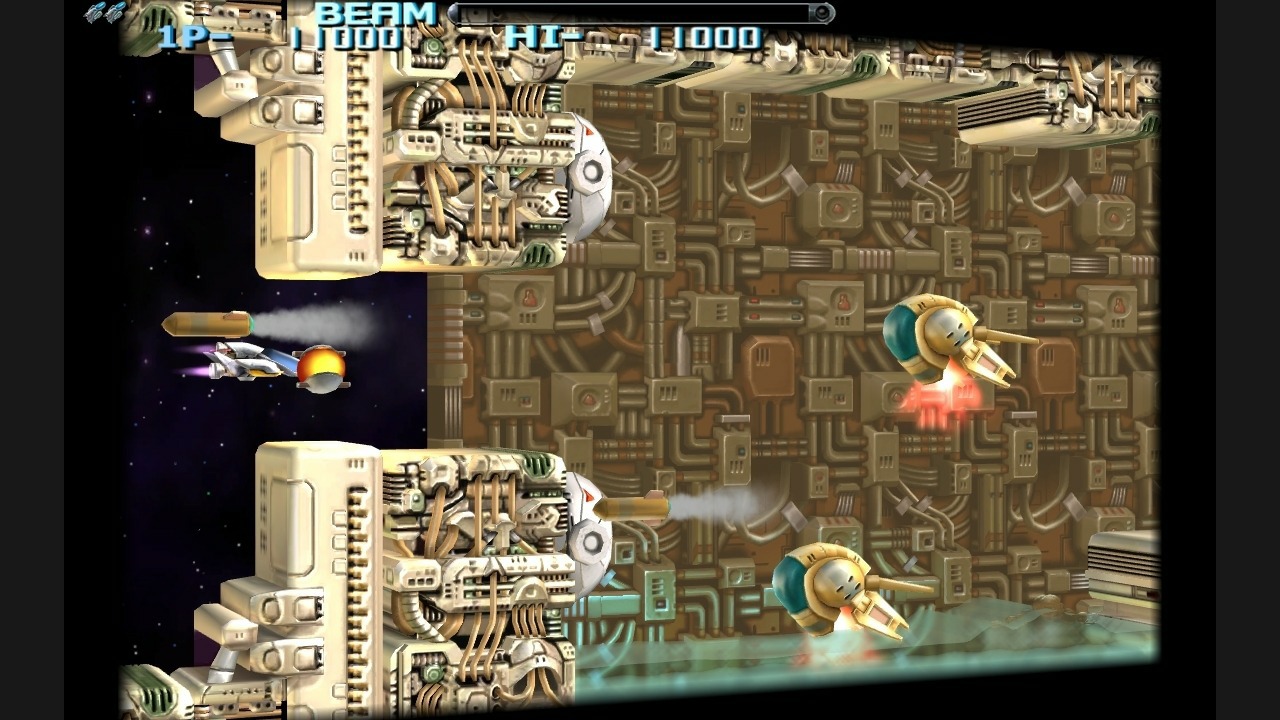Click the first spare ship life icon
This screenshot has height=720, width=1280.
(x=95, y=12)
